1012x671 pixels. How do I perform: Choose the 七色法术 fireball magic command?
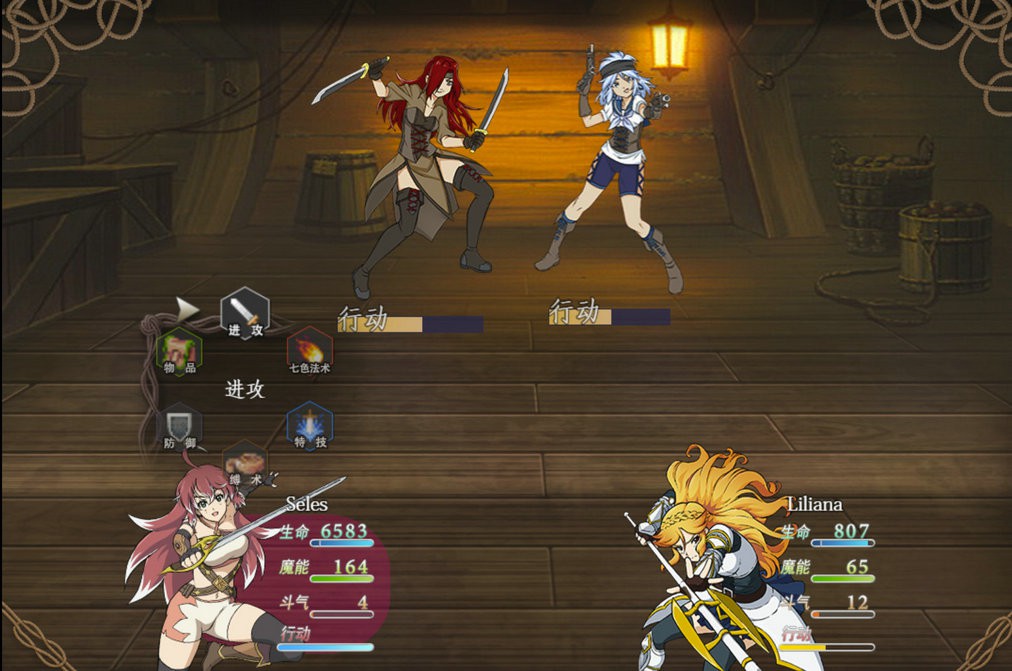[x=310, y=352]
